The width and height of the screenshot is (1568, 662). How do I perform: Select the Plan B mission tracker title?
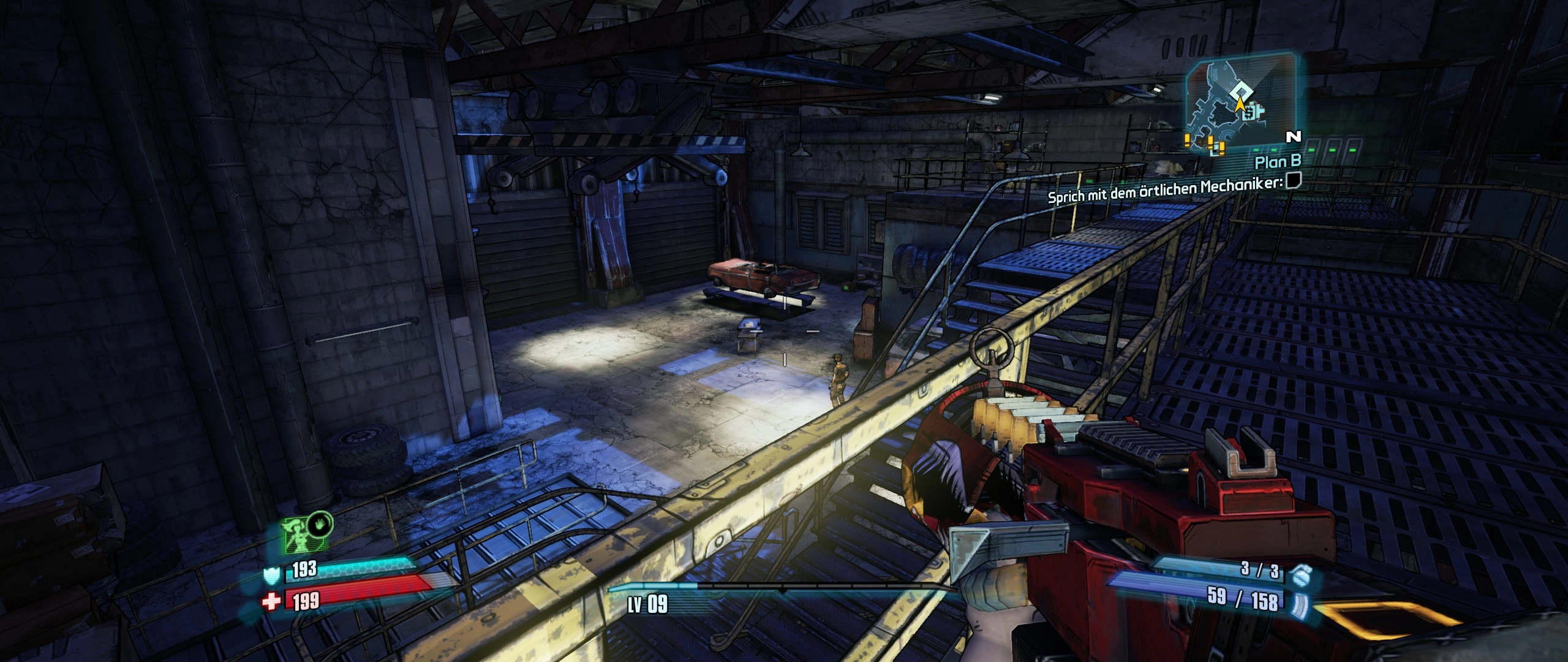1278,162
